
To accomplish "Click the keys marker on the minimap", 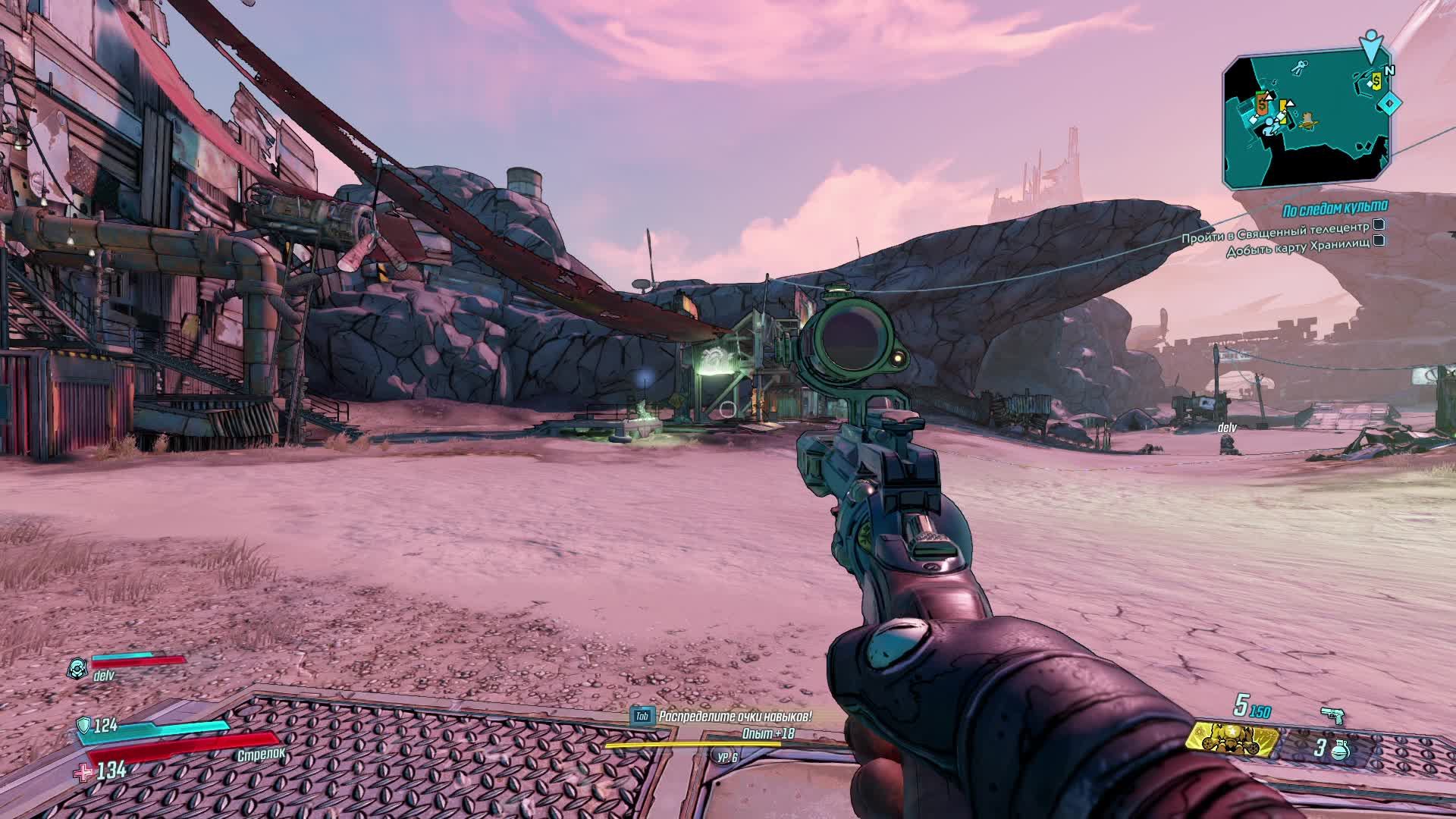I will [x=1301, y=67].
